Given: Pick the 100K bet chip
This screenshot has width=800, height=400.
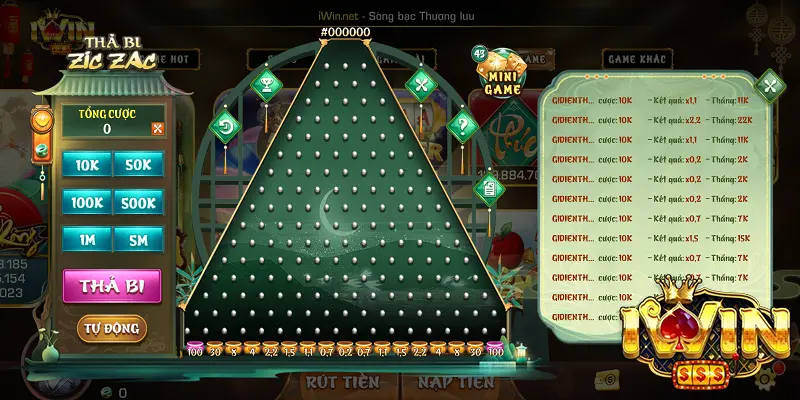Looking at the screenshot, I should [x=87, y=202].
